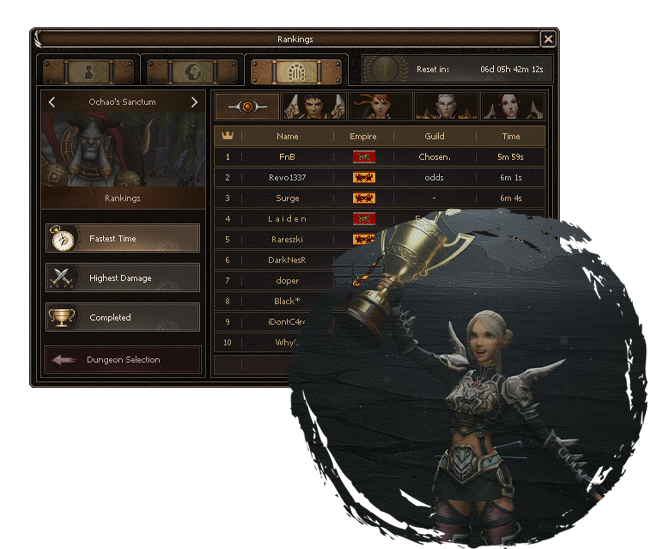Close the Rankings window
This screenshot has width=655, height=549.
point(547,39)
